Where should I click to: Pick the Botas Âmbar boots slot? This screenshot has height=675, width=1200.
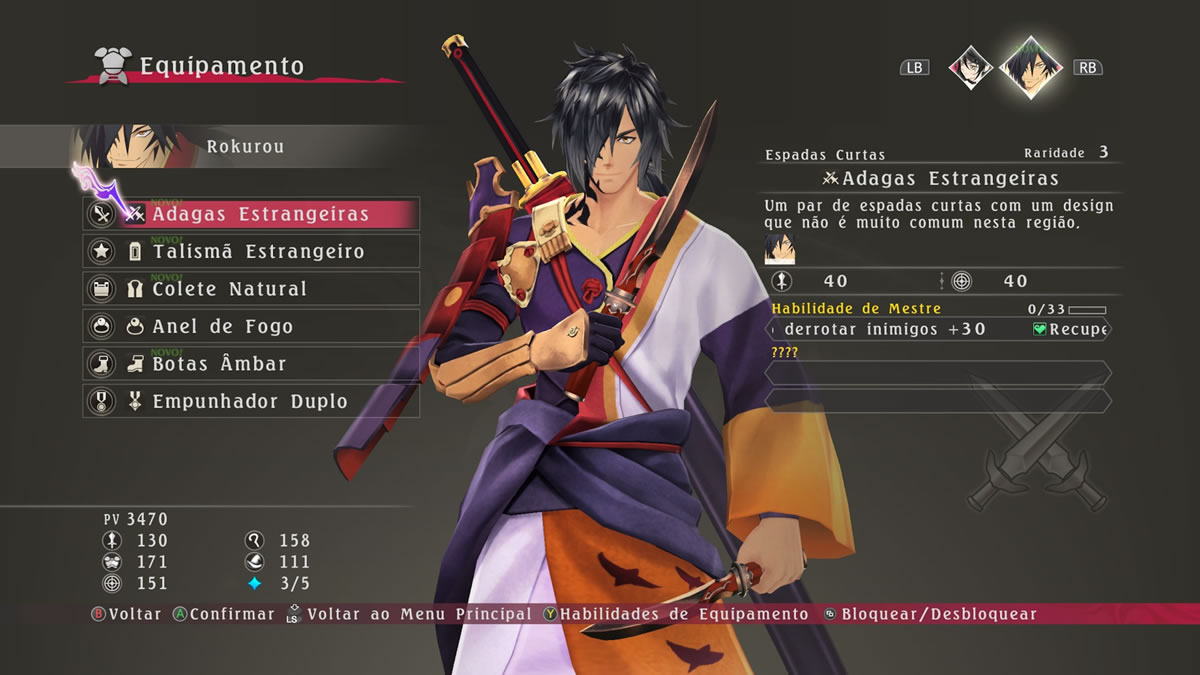pyautogui.click(x=251, y=364)
